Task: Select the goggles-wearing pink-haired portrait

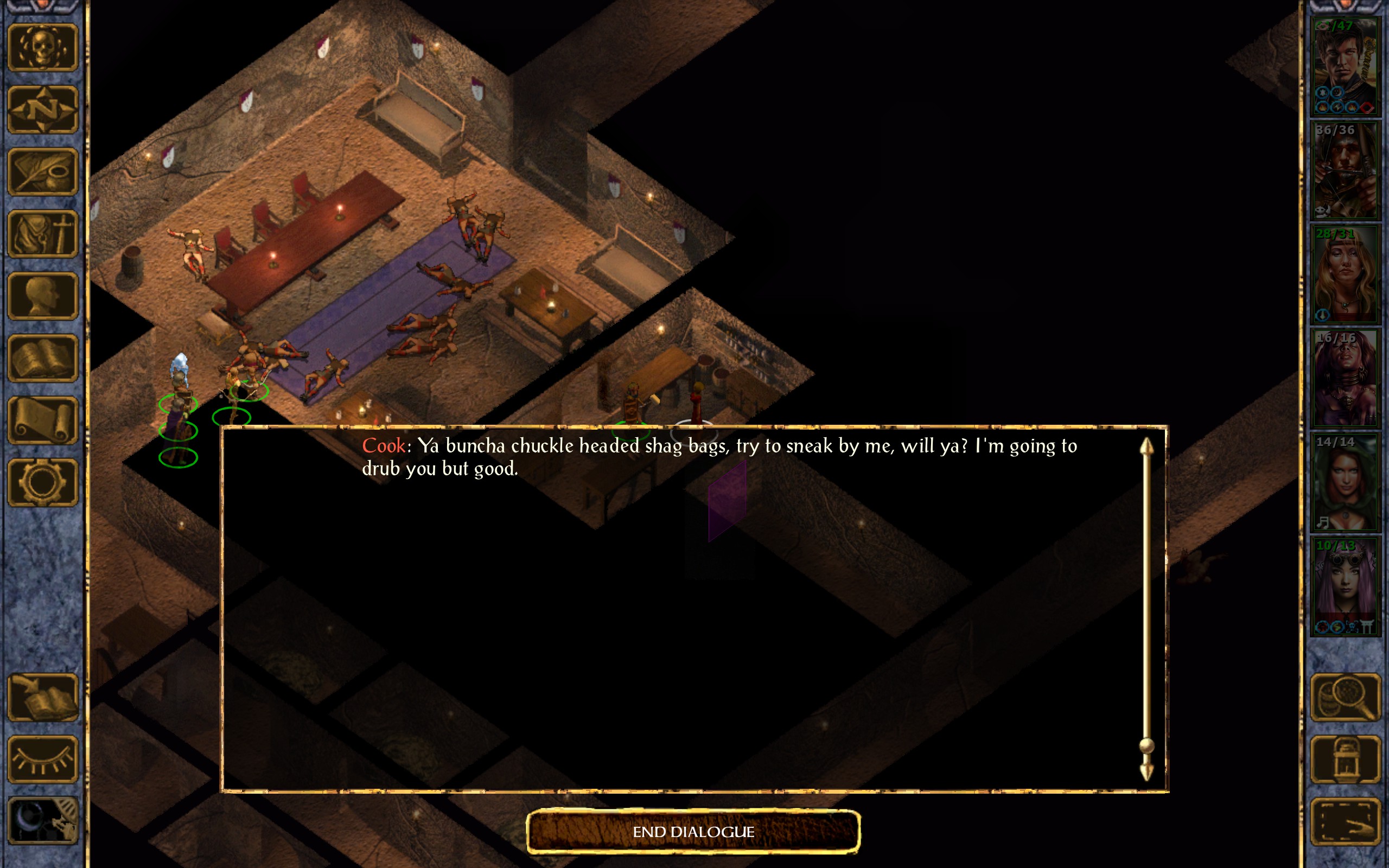Action: 1345,586
